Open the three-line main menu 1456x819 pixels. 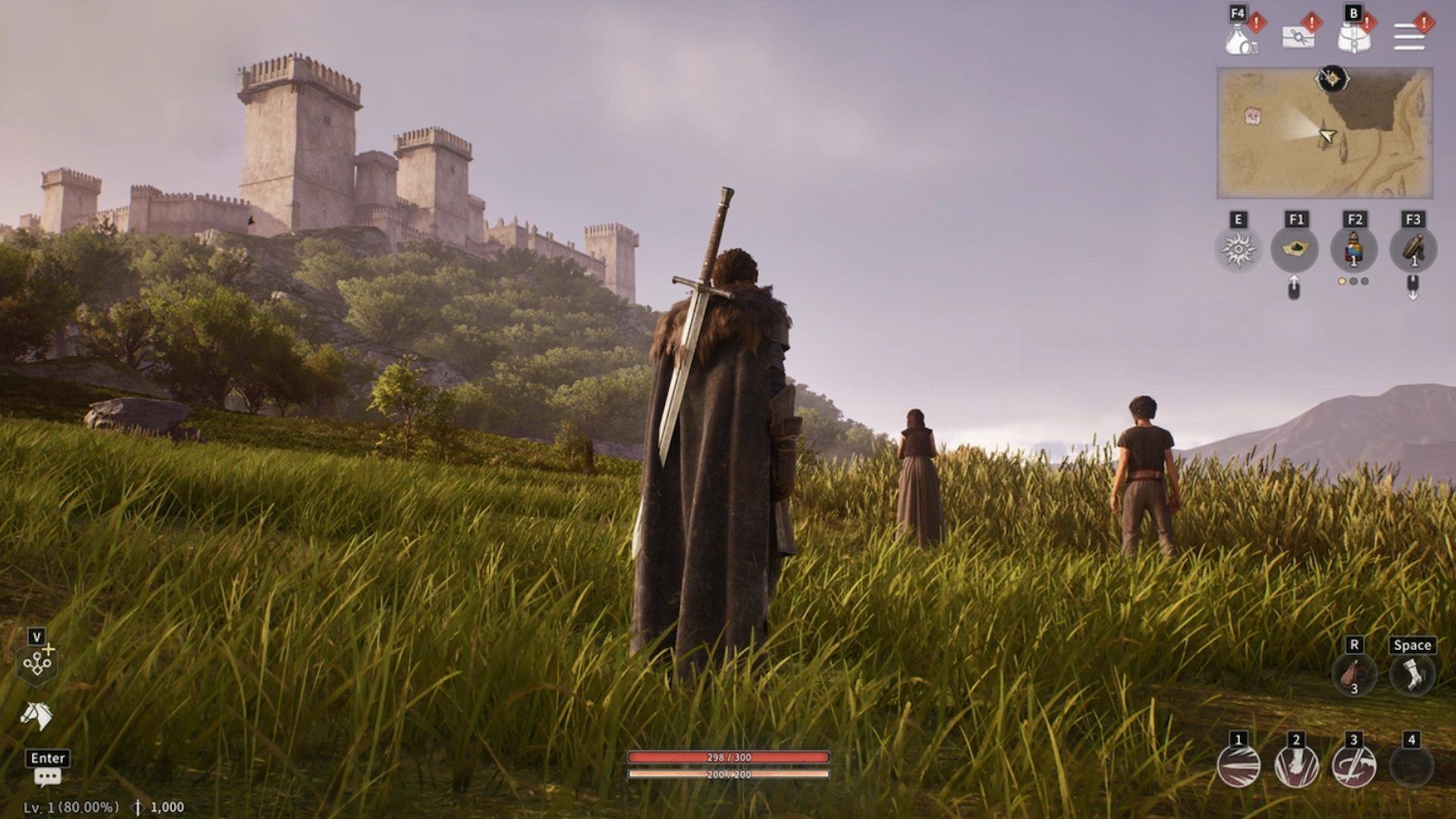click(x=1409, y=37)
